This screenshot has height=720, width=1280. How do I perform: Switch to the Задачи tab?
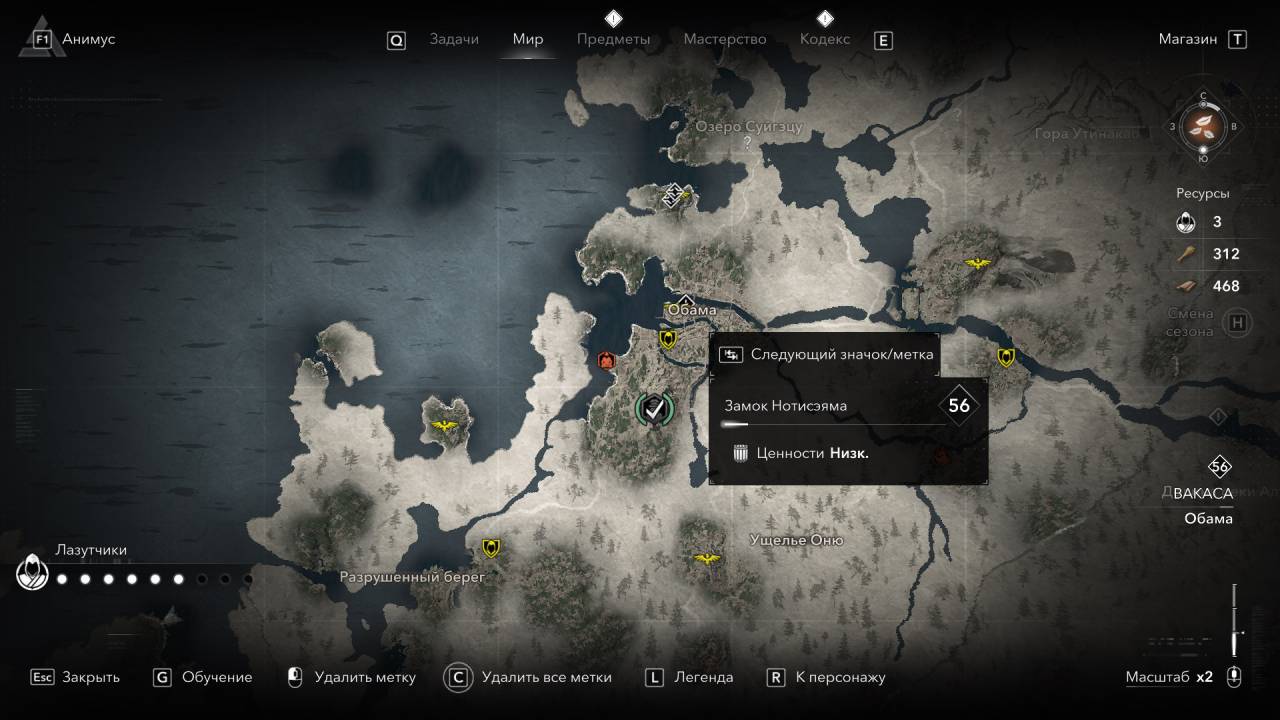pos(454,39)
